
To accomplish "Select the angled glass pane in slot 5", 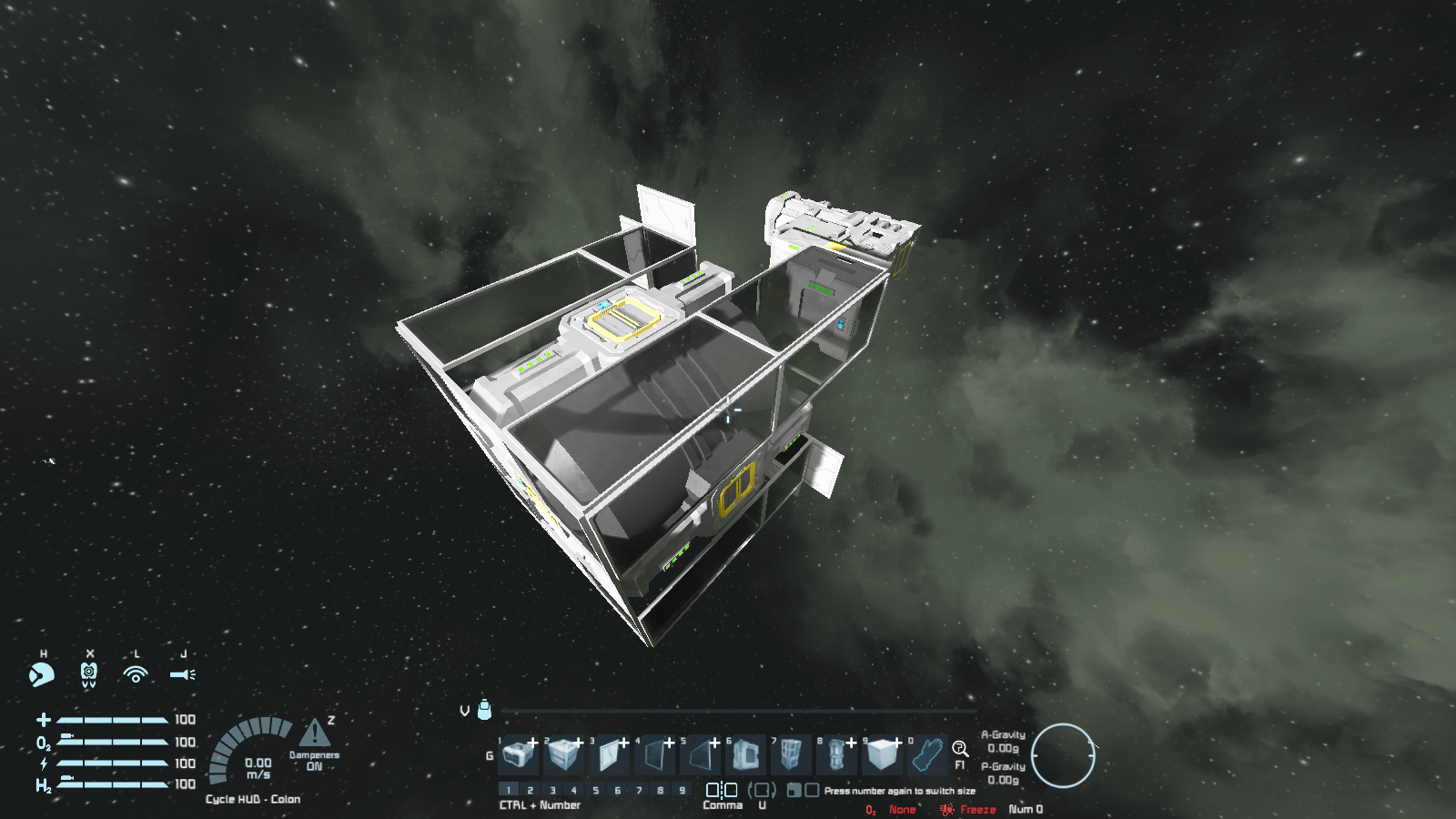I will (700, 754).
